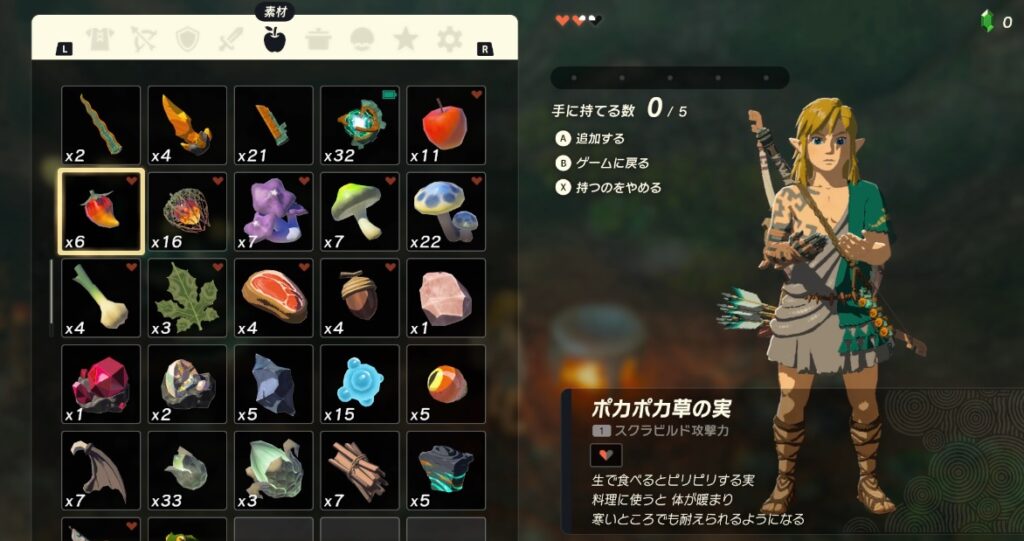The image size is (1024, 541).
Task: Select the raw meat slot
Action: click(x=273, y=298)
